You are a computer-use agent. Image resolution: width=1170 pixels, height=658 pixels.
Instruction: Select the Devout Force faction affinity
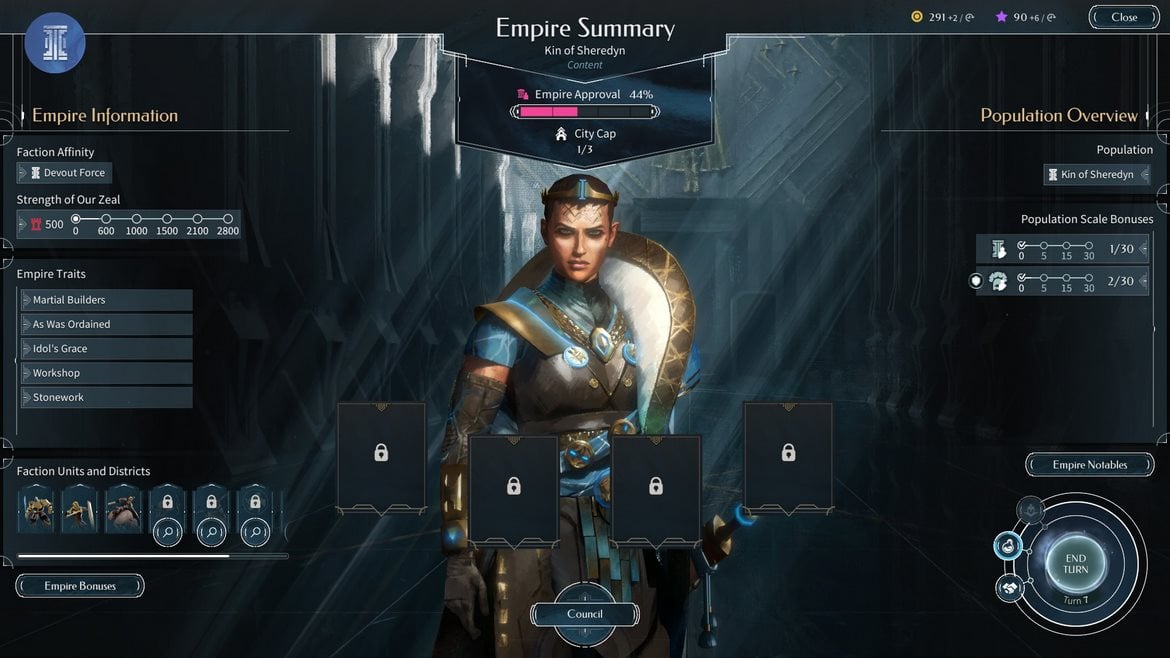coord(65,173)
